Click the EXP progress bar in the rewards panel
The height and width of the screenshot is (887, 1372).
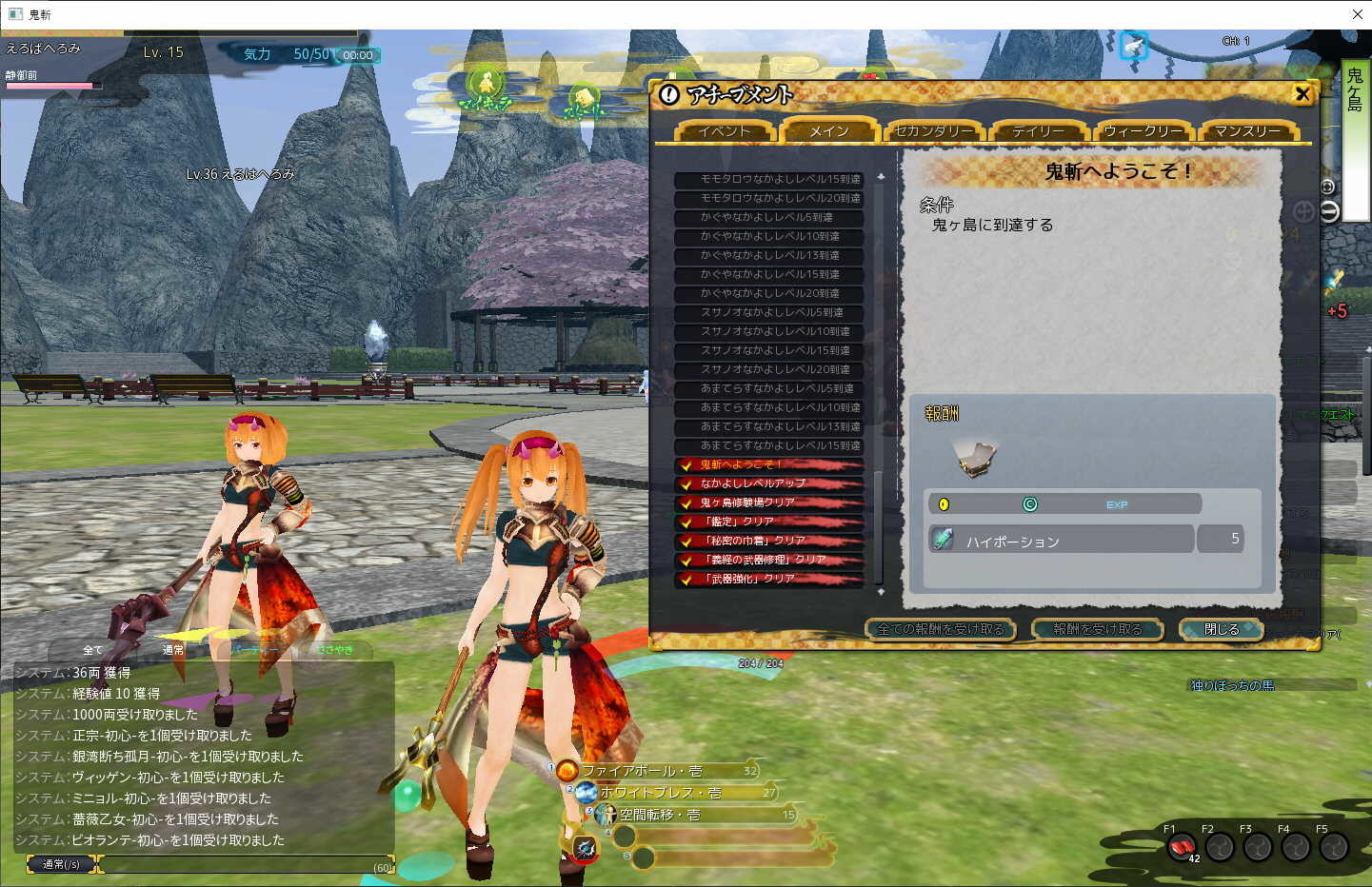tap(1116, 503)
